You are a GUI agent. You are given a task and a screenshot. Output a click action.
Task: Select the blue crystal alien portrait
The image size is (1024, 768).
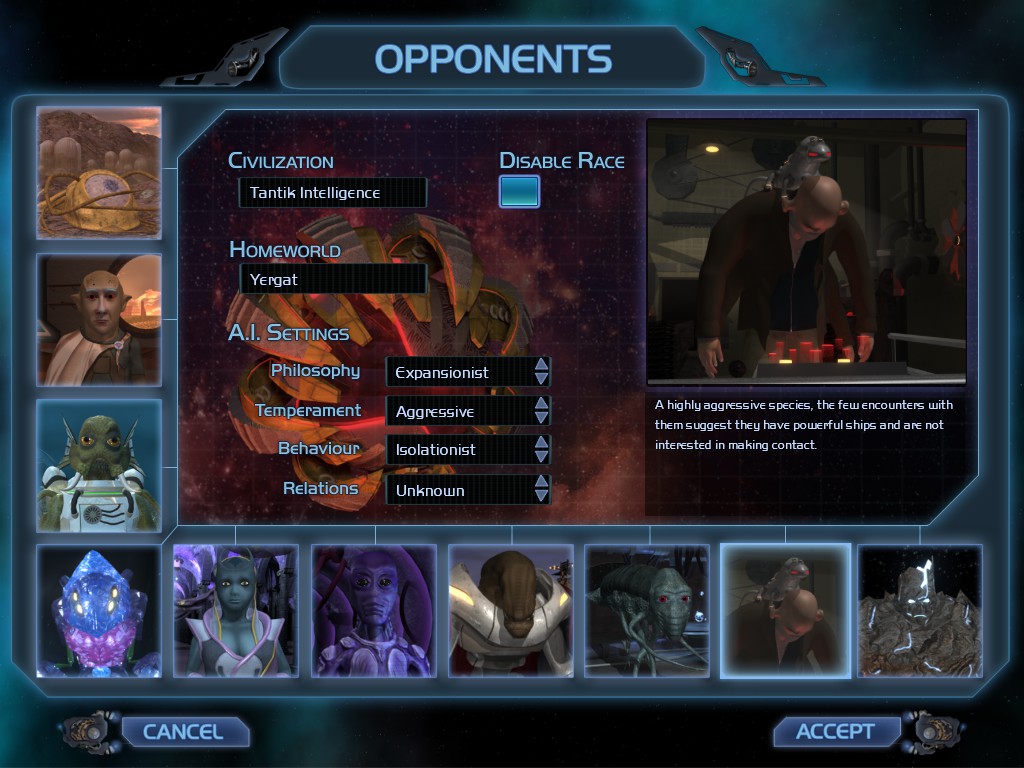[x=99, y=611]
